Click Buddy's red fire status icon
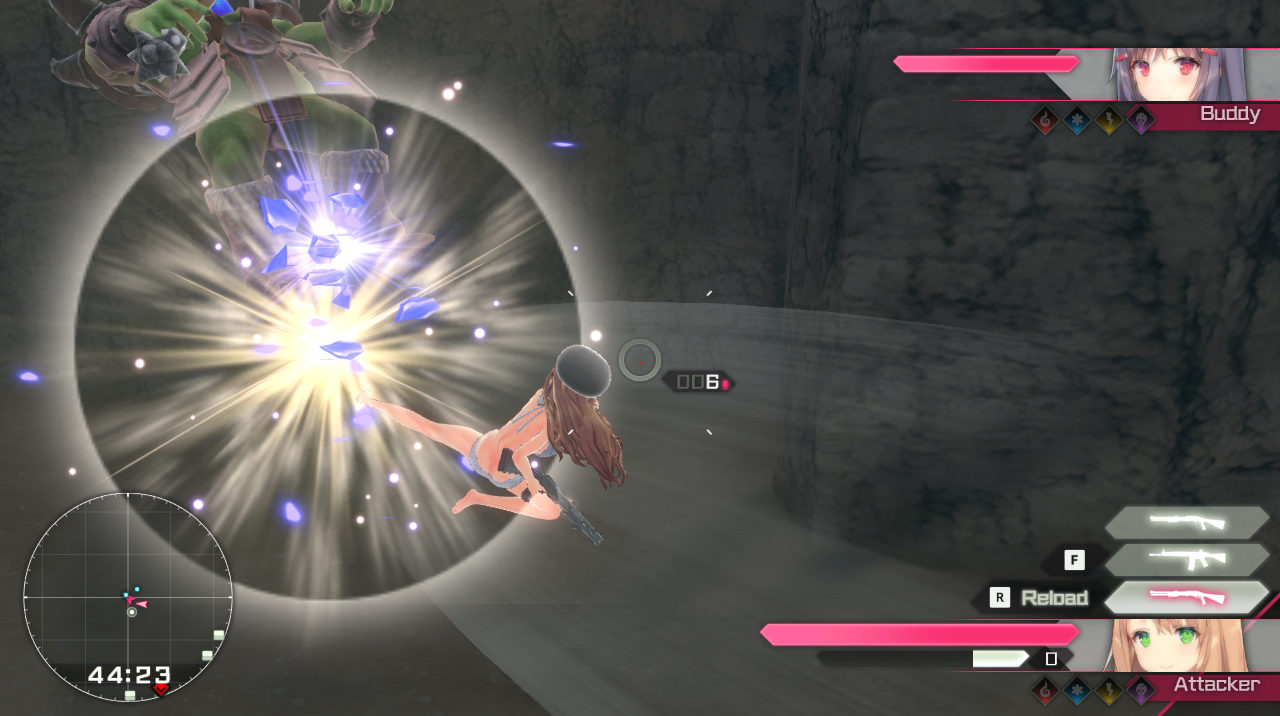 tap(1045, 120)
